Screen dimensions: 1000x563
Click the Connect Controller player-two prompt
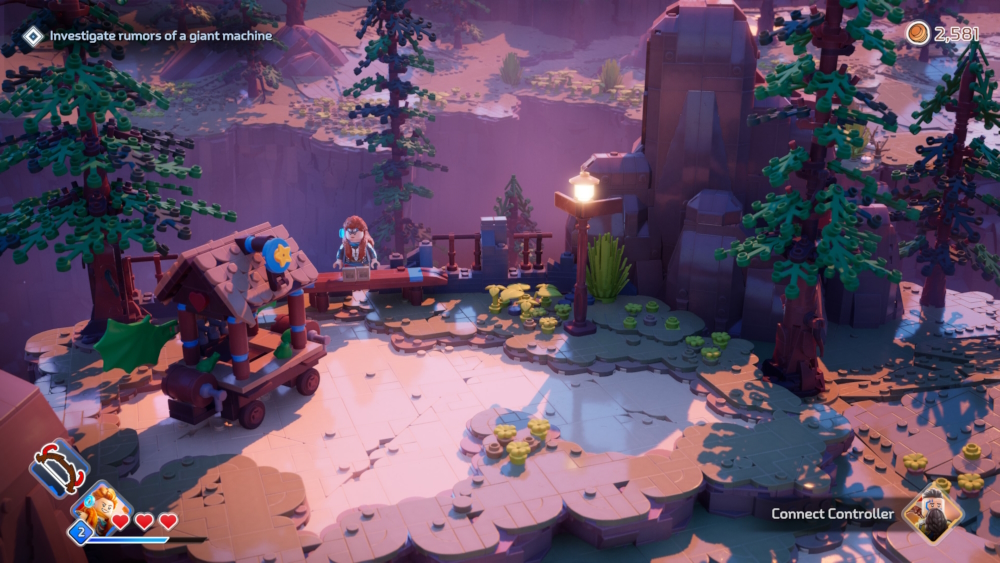[x=832, y=514]
